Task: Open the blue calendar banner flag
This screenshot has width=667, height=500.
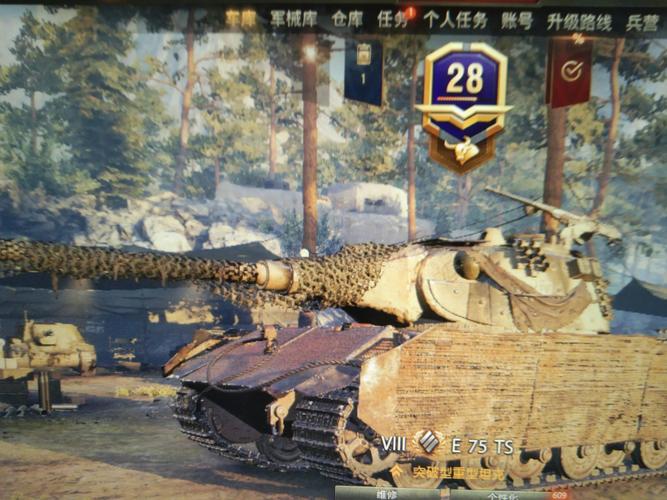Action: (x=364, y=71)
